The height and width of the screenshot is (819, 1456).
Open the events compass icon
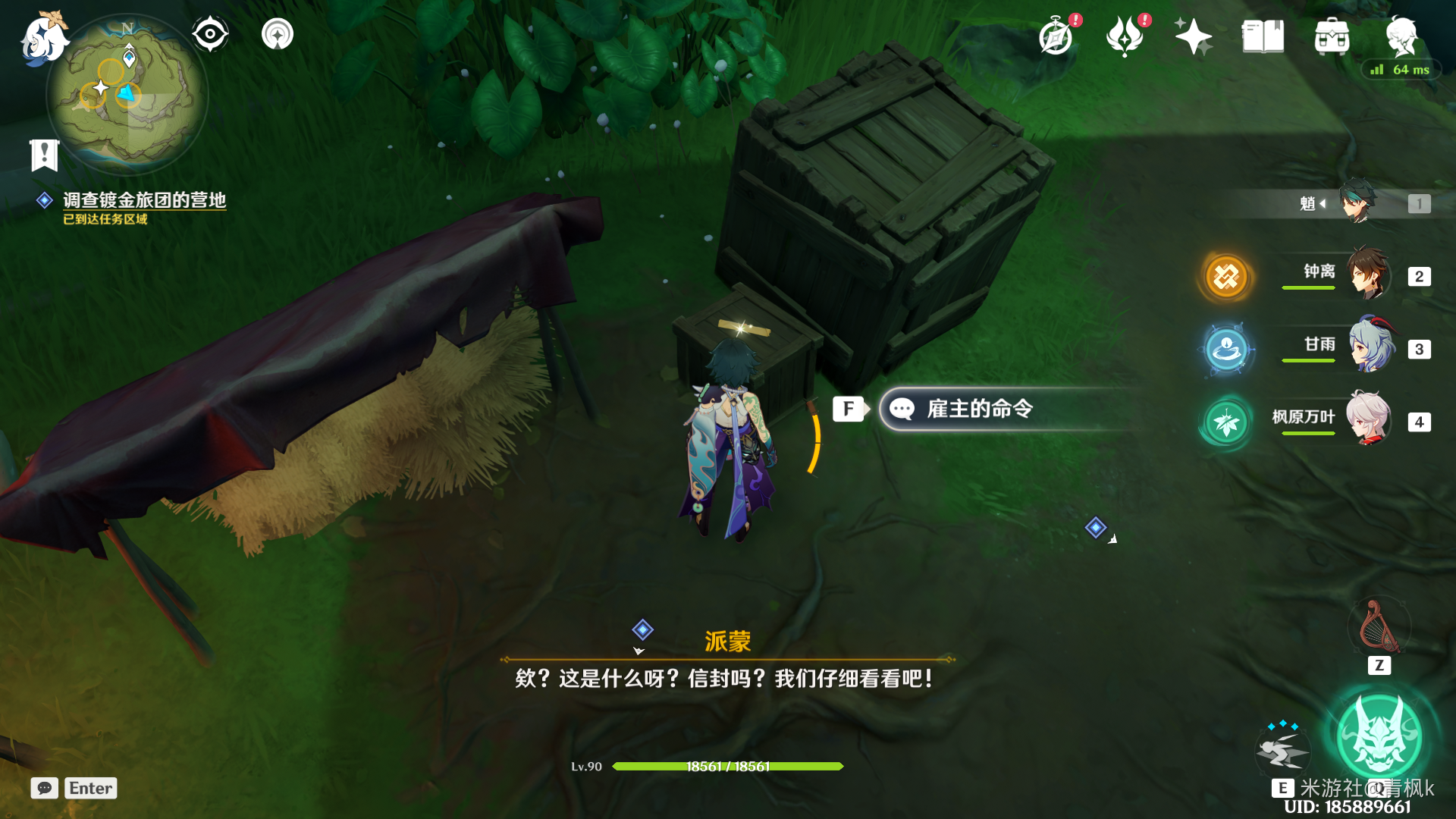pos(1056,36)
